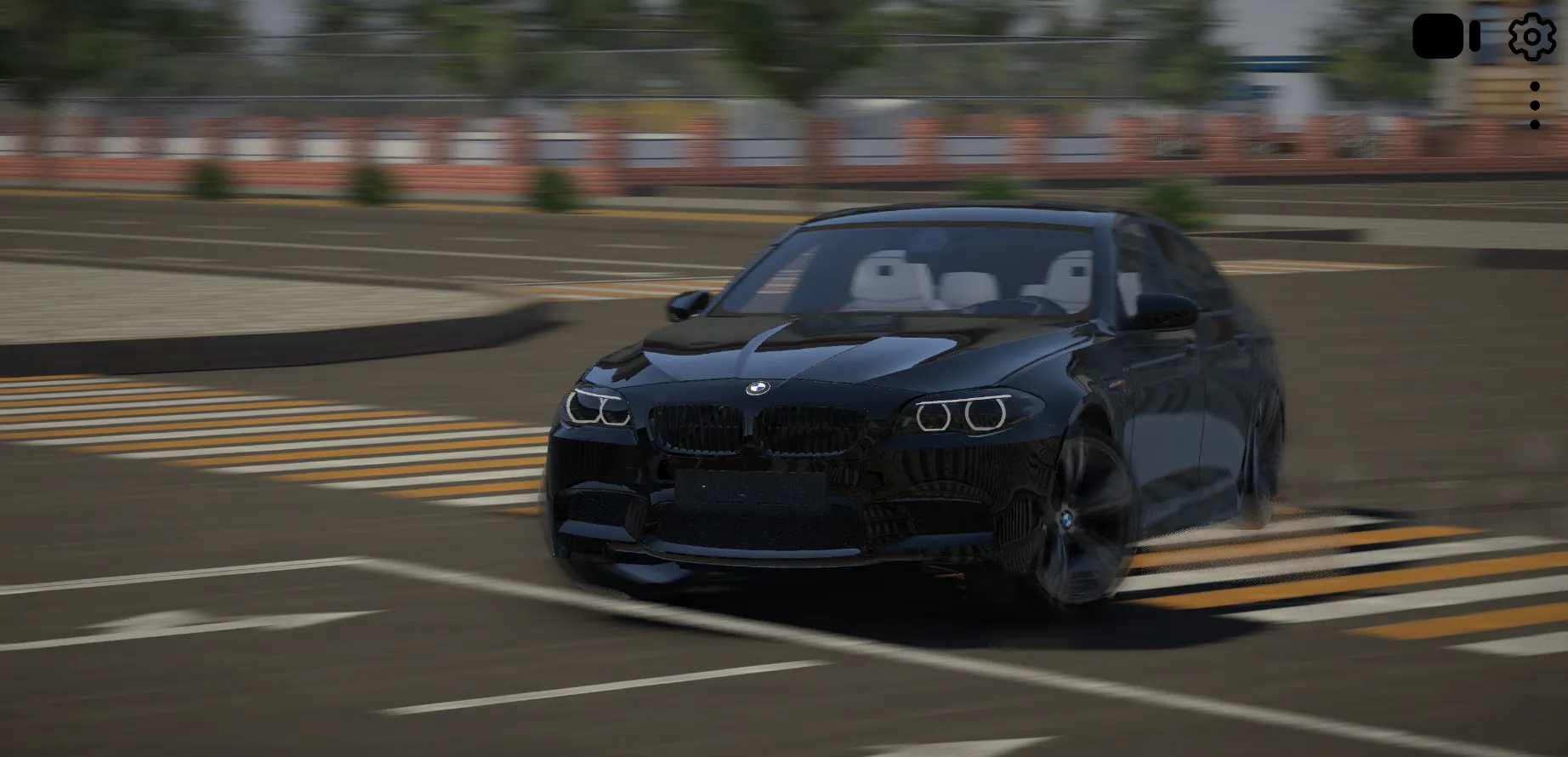Open the three-dot more options menu
Screen dimensions: 1568x757
point(1534,105)
